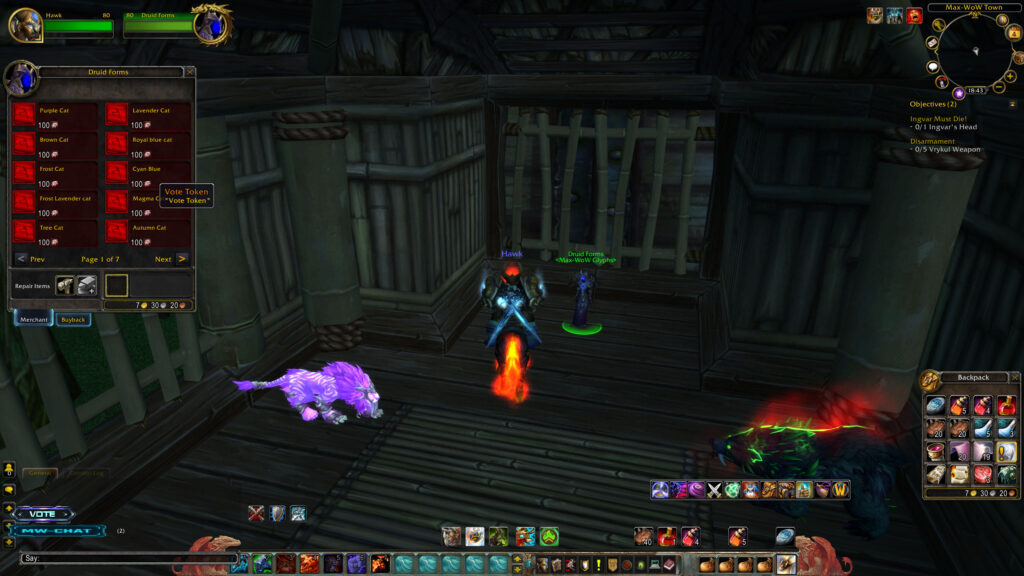Buy the Autumn Cat form
Screen dimensions: 1024x576
117,231
